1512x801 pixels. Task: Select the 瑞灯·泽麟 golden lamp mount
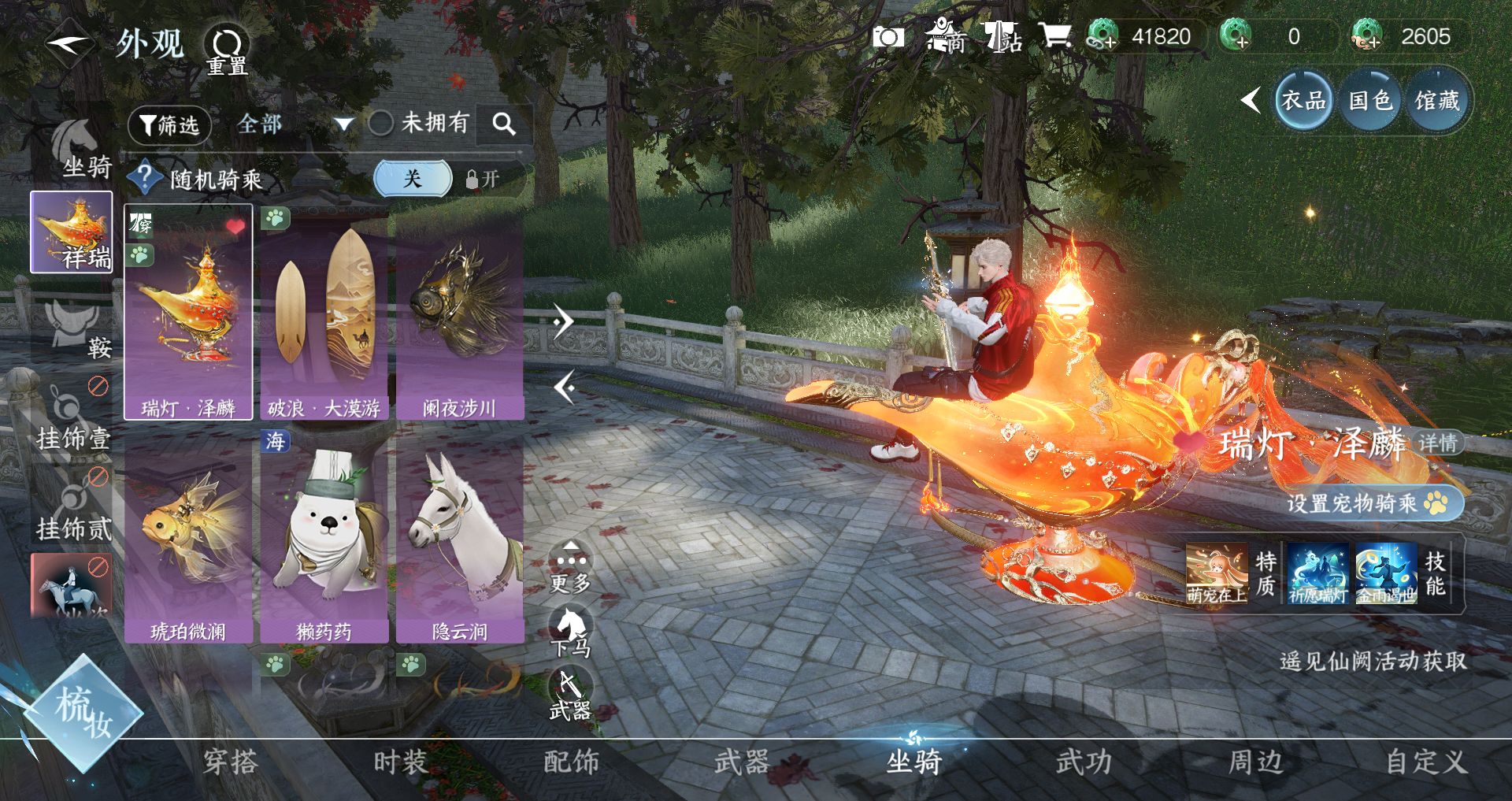click(x=188, y=312)
